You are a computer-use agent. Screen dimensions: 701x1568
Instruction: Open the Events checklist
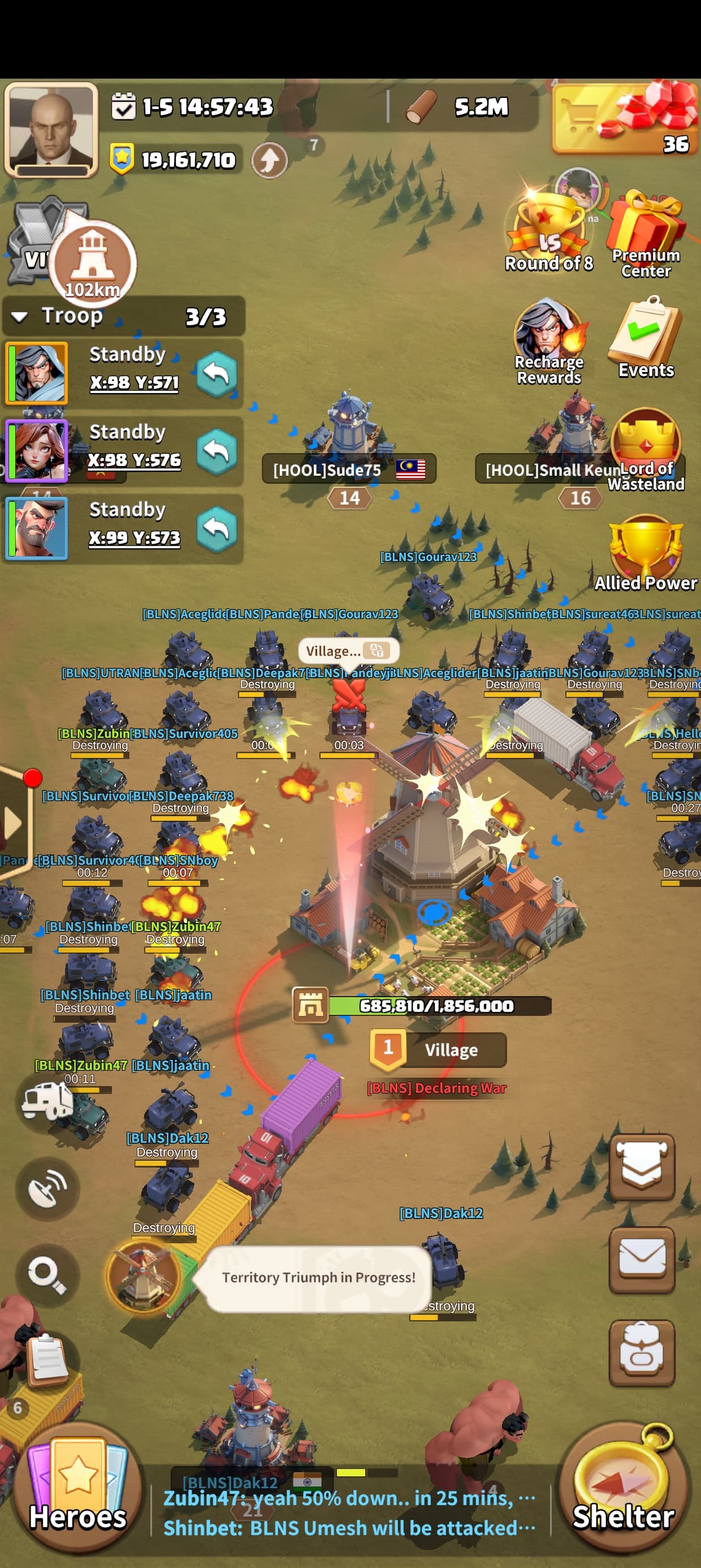point(646,338)
